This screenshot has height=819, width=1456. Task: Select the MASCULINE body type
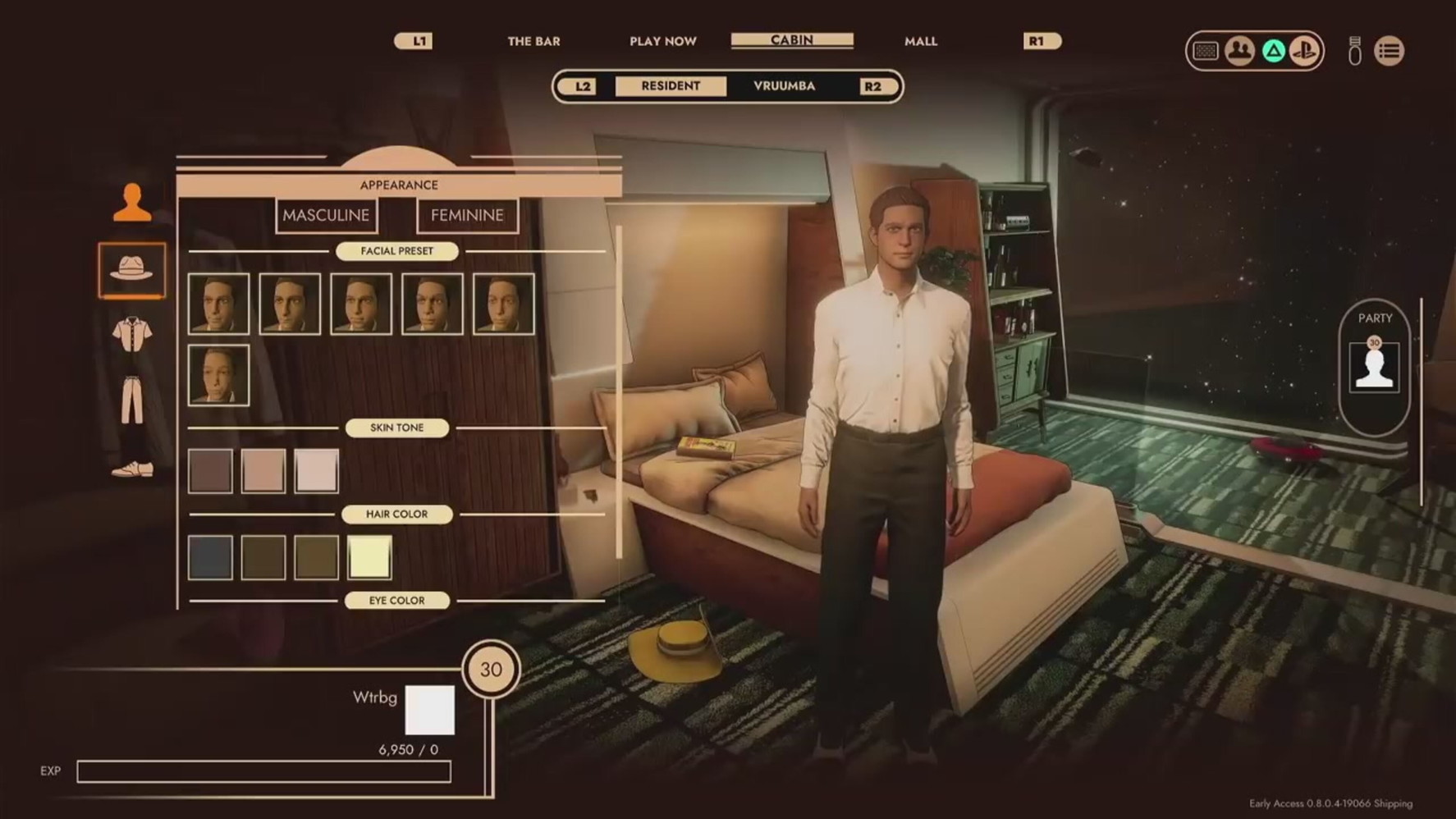coord(325,215)
